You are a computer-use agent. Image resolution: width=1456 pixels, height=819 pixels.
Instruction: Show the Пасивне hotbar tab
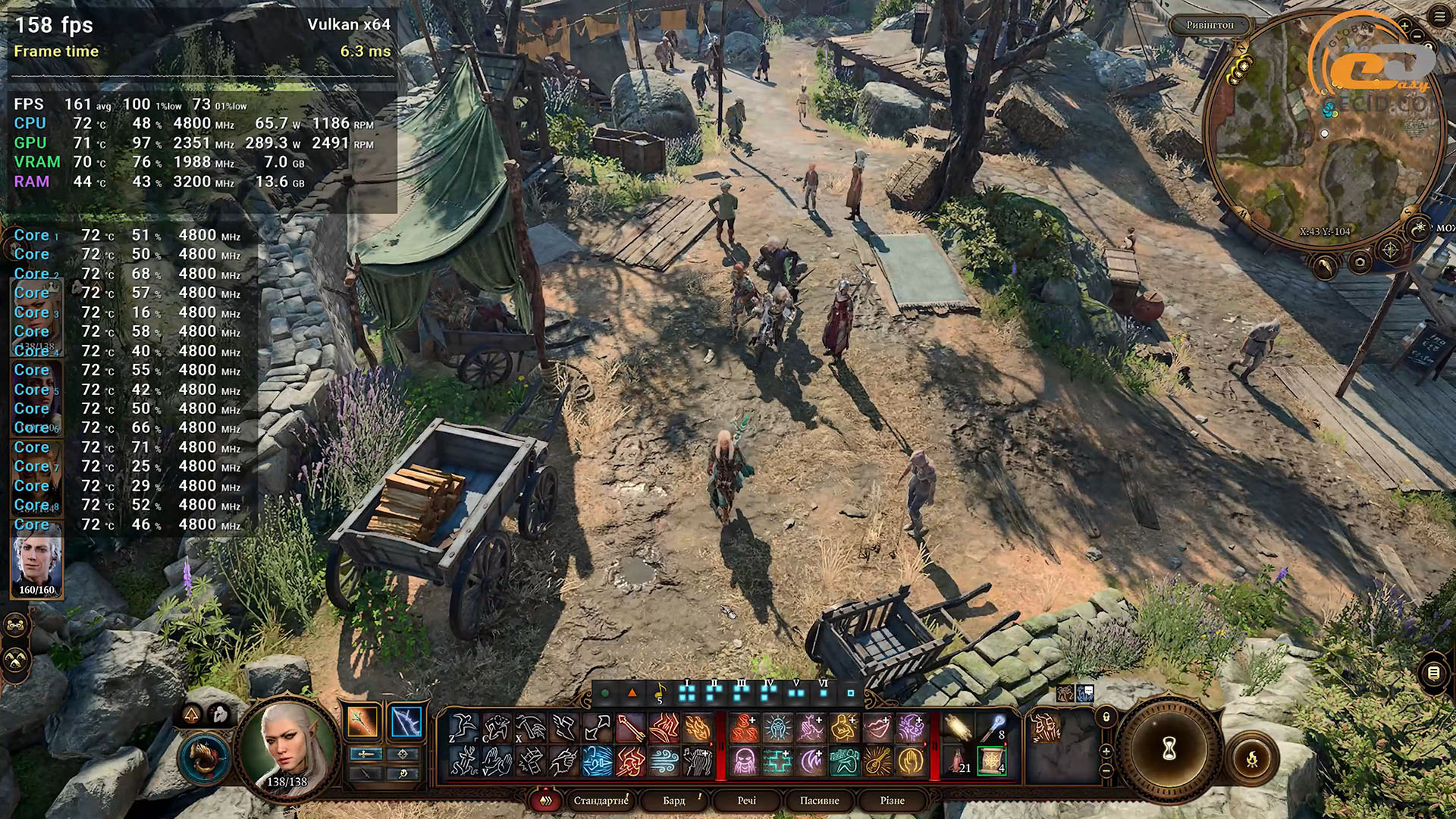point(820,801)
